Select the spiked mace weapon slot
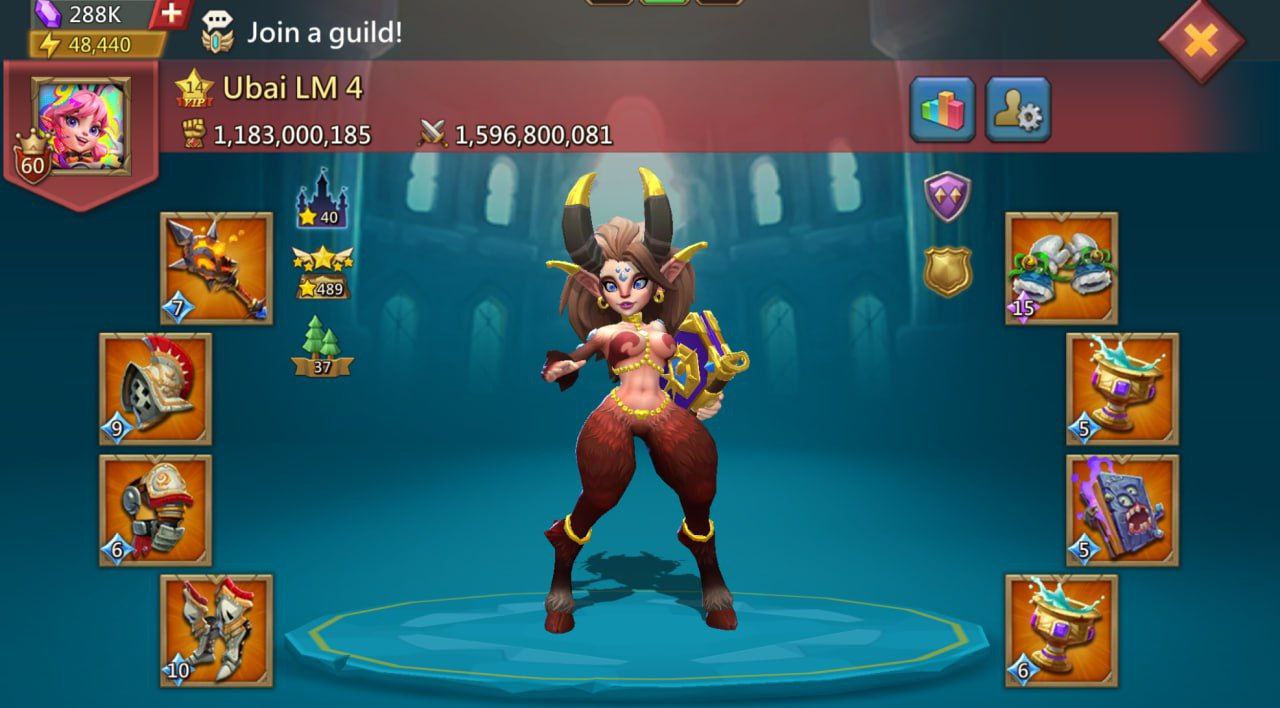 pyautogui.click(x=216, y=268)
